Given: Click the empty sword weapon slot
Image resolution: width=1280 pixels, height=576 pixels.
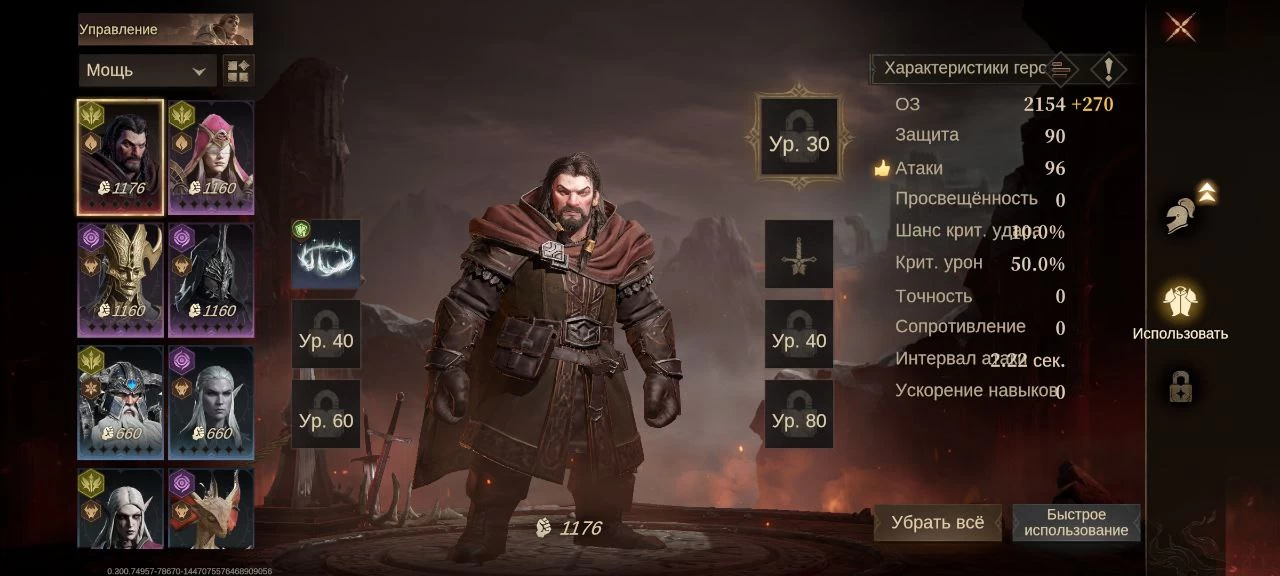Looking at the screenshot, I should [x=799, y=254].
